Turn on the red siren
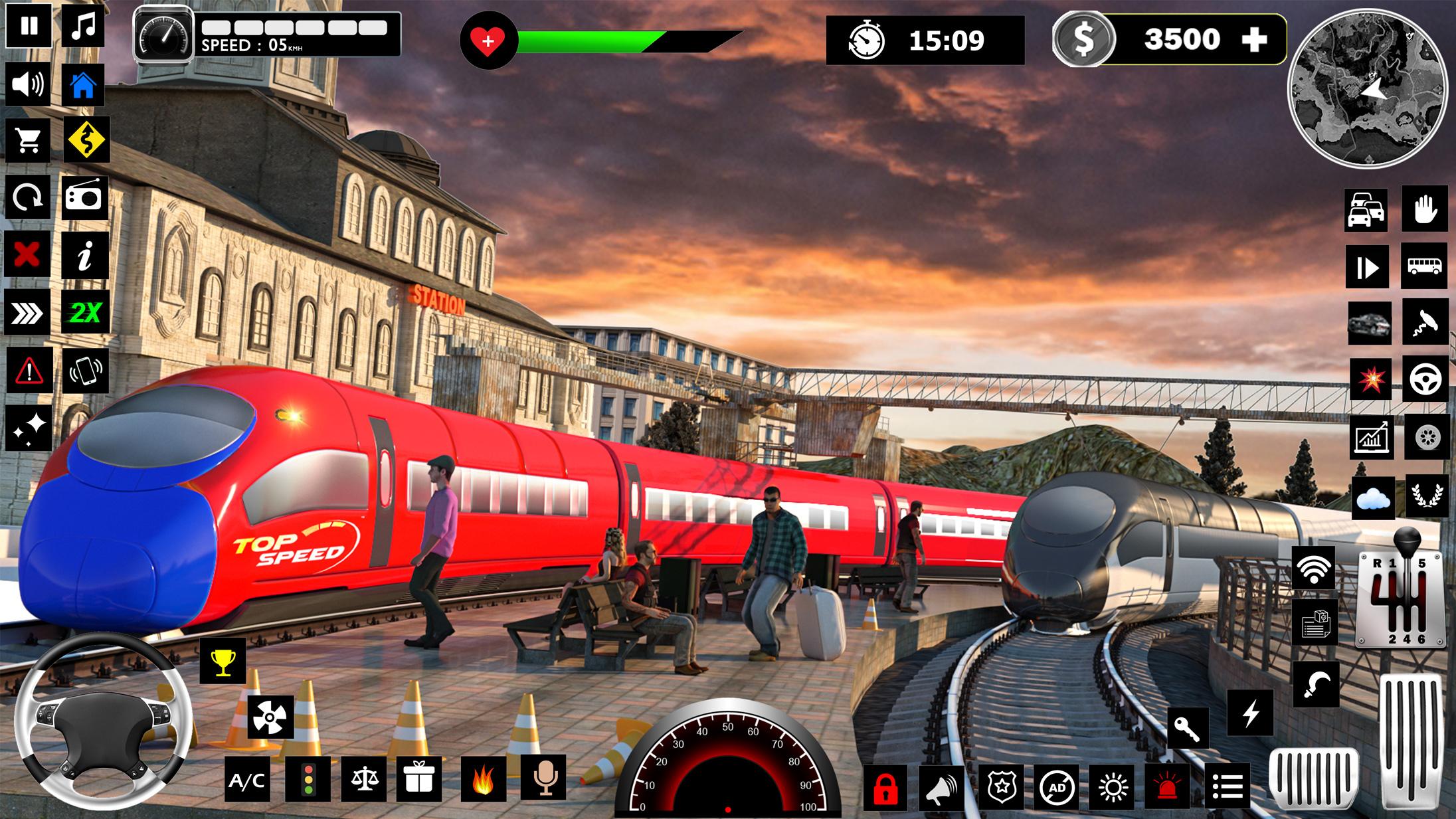1456x819 pixels. click(1170, 788)
